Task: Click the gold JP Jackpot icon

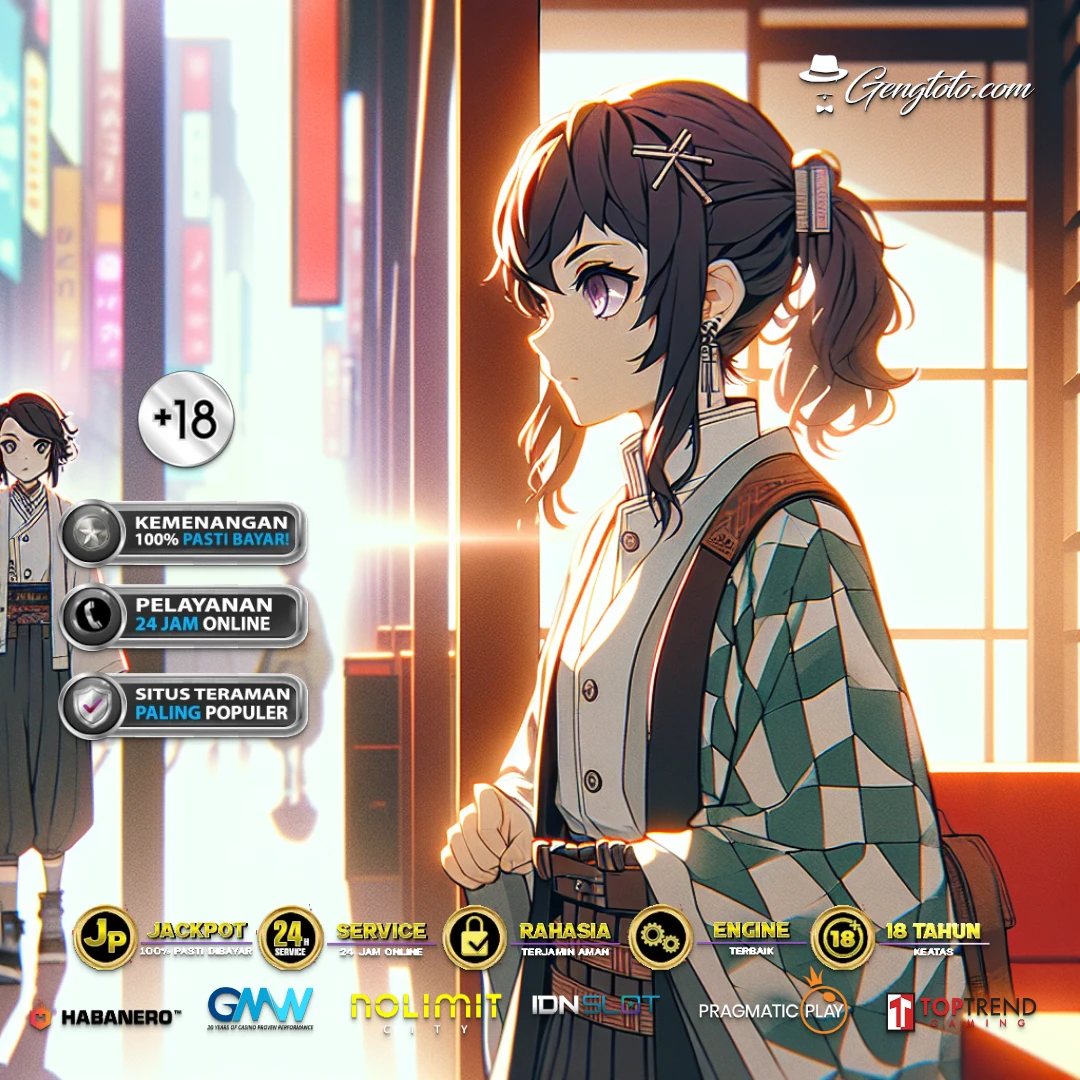Action: click(x=105, y=939)
